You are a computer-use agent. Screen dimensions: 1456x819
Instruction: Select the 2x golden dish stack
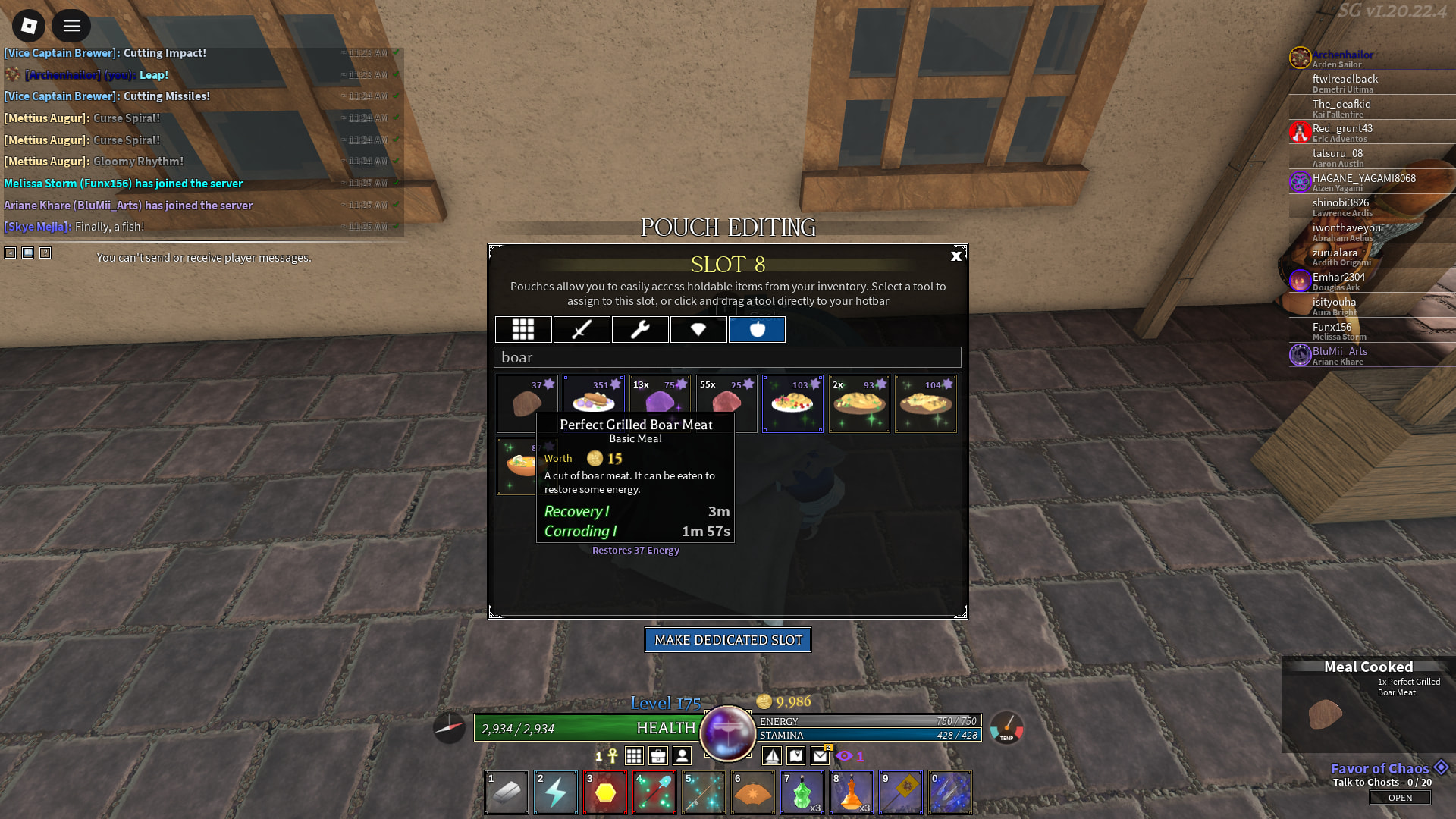pyautogui.click(x=859, y=403)
